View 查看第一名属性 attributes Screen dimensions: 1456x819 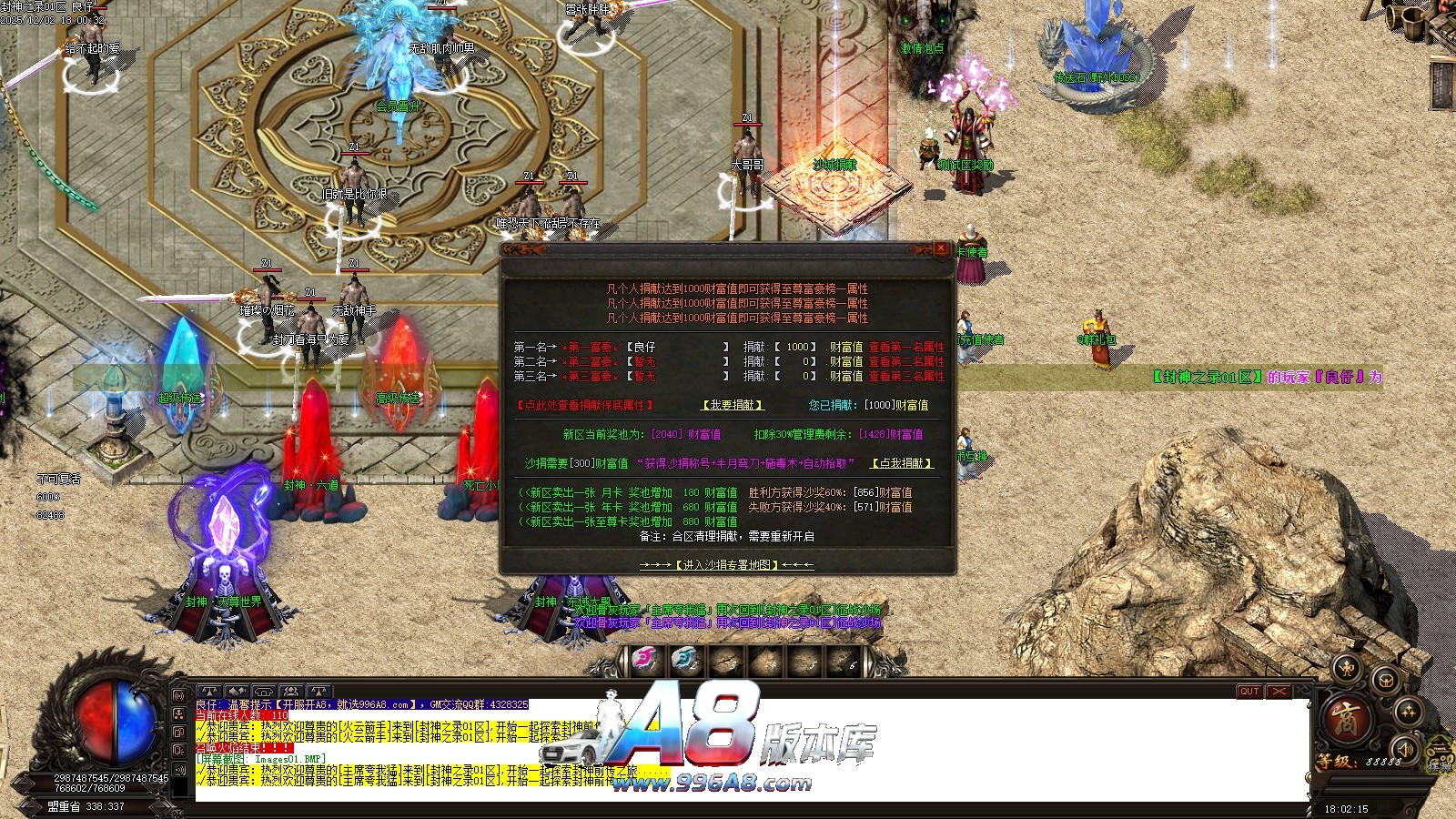point(906,347)
